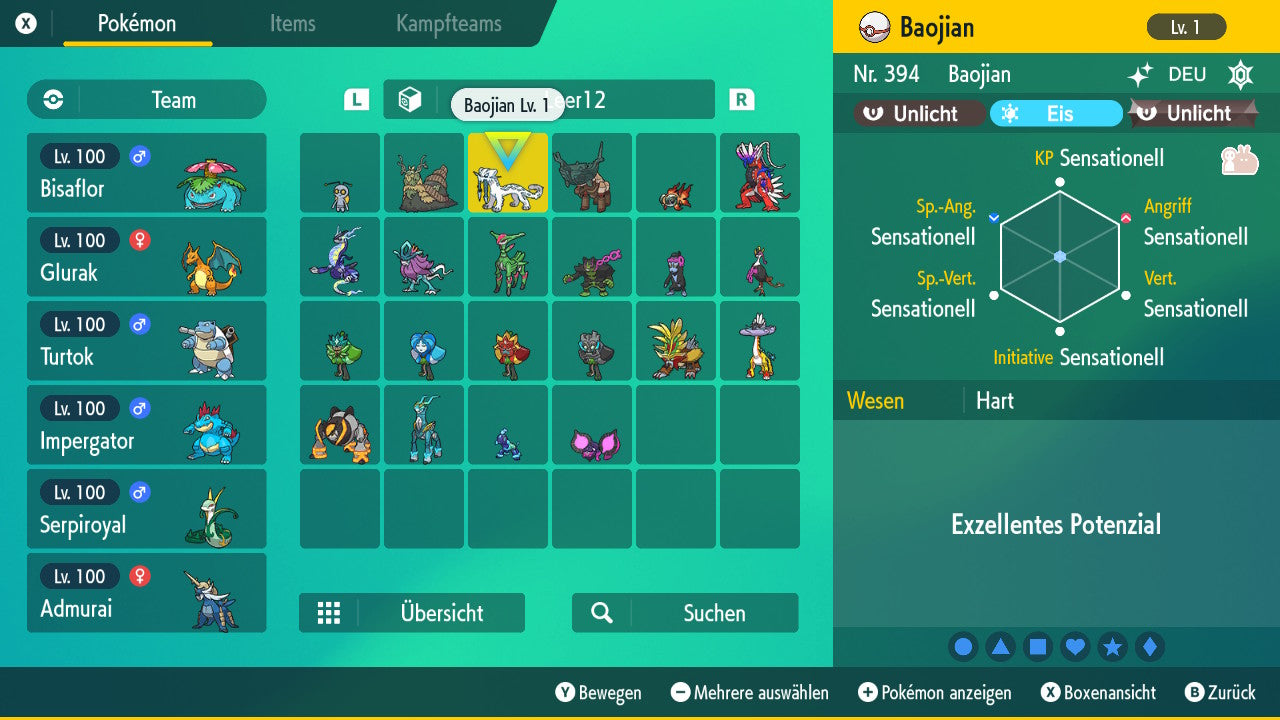This screenshot has width=1280, height=720.
Task: Toggle the star marking for Baojian
Action: [1112, 646]
